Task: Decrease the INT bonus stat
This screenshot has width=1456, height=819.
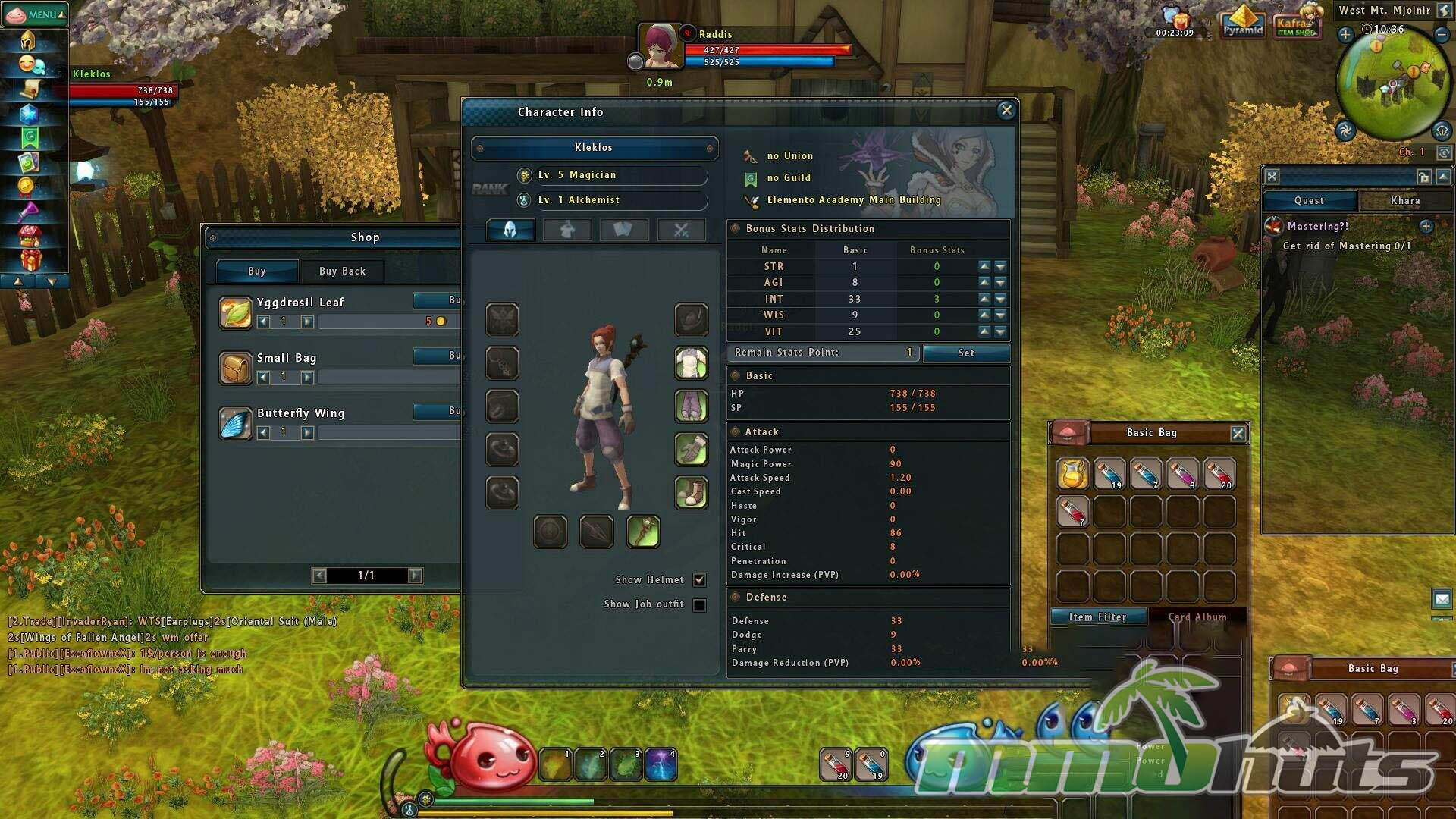Action: coord(1000,299)
